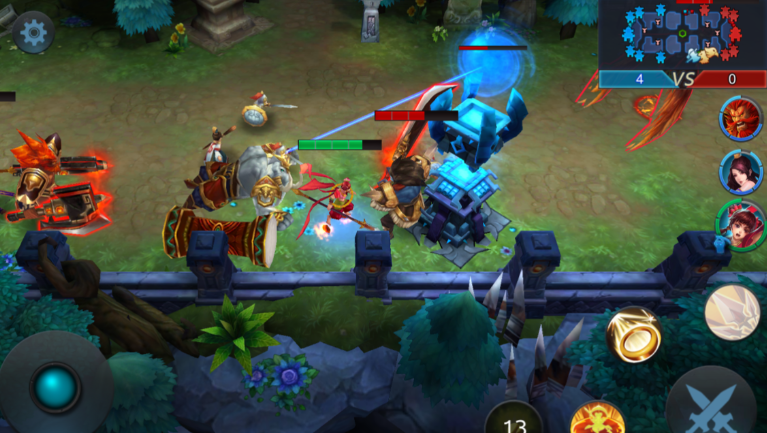Tap the virtual joystick's blue center
The width and height of the screenshot is (767, 433).
[x=55, y=387]
